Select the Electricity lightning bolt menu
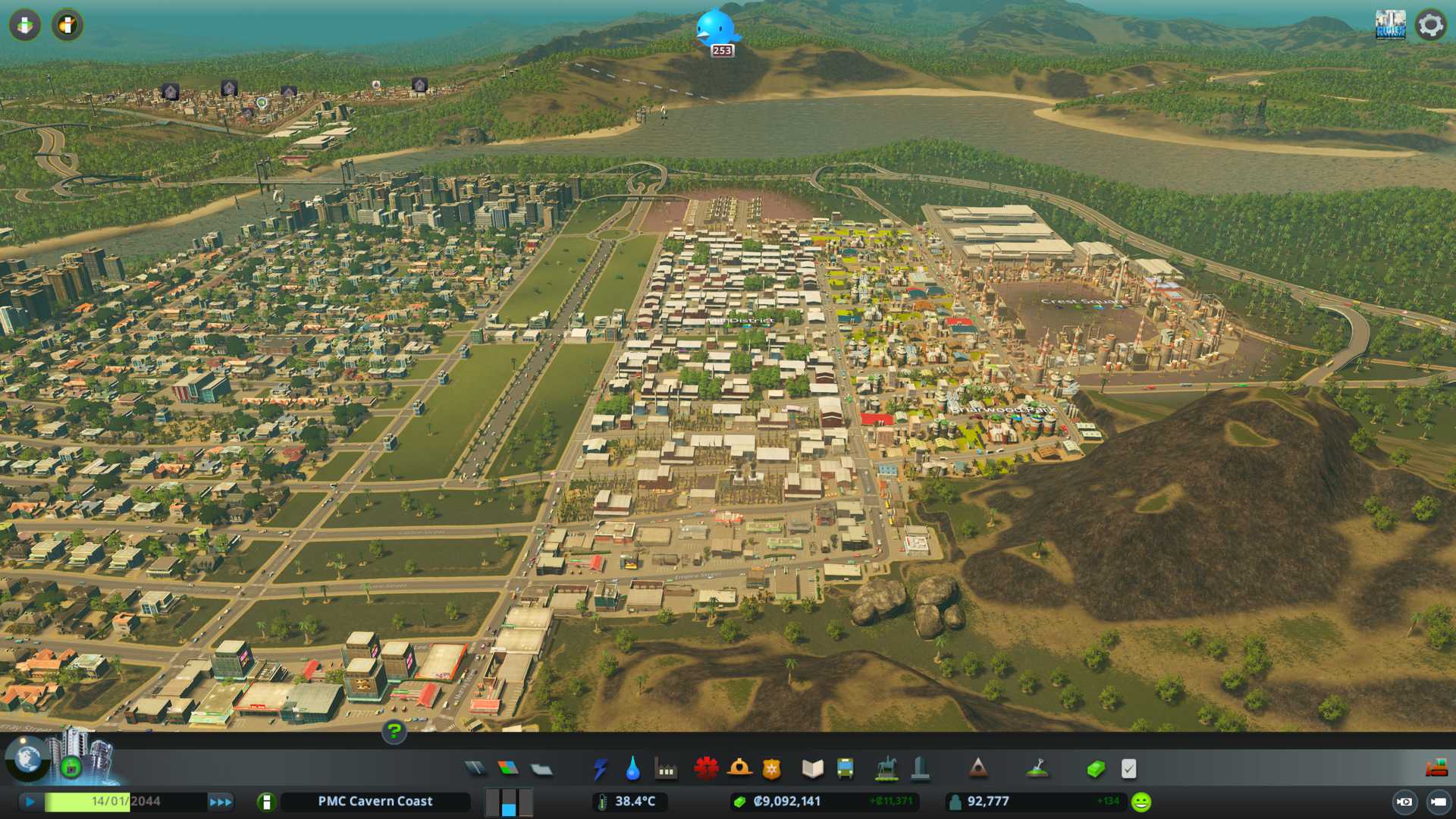1456x819 pixels. [x=600, y=769]
